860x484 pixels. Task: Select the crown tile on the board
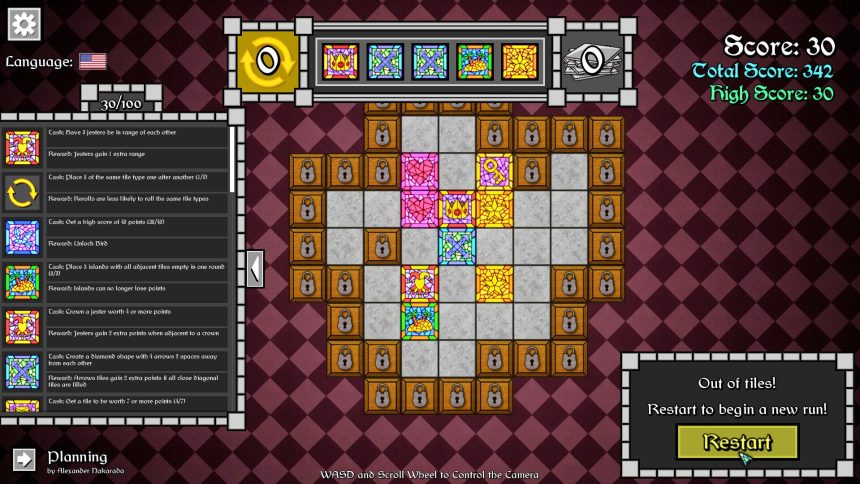click(457, 208)
